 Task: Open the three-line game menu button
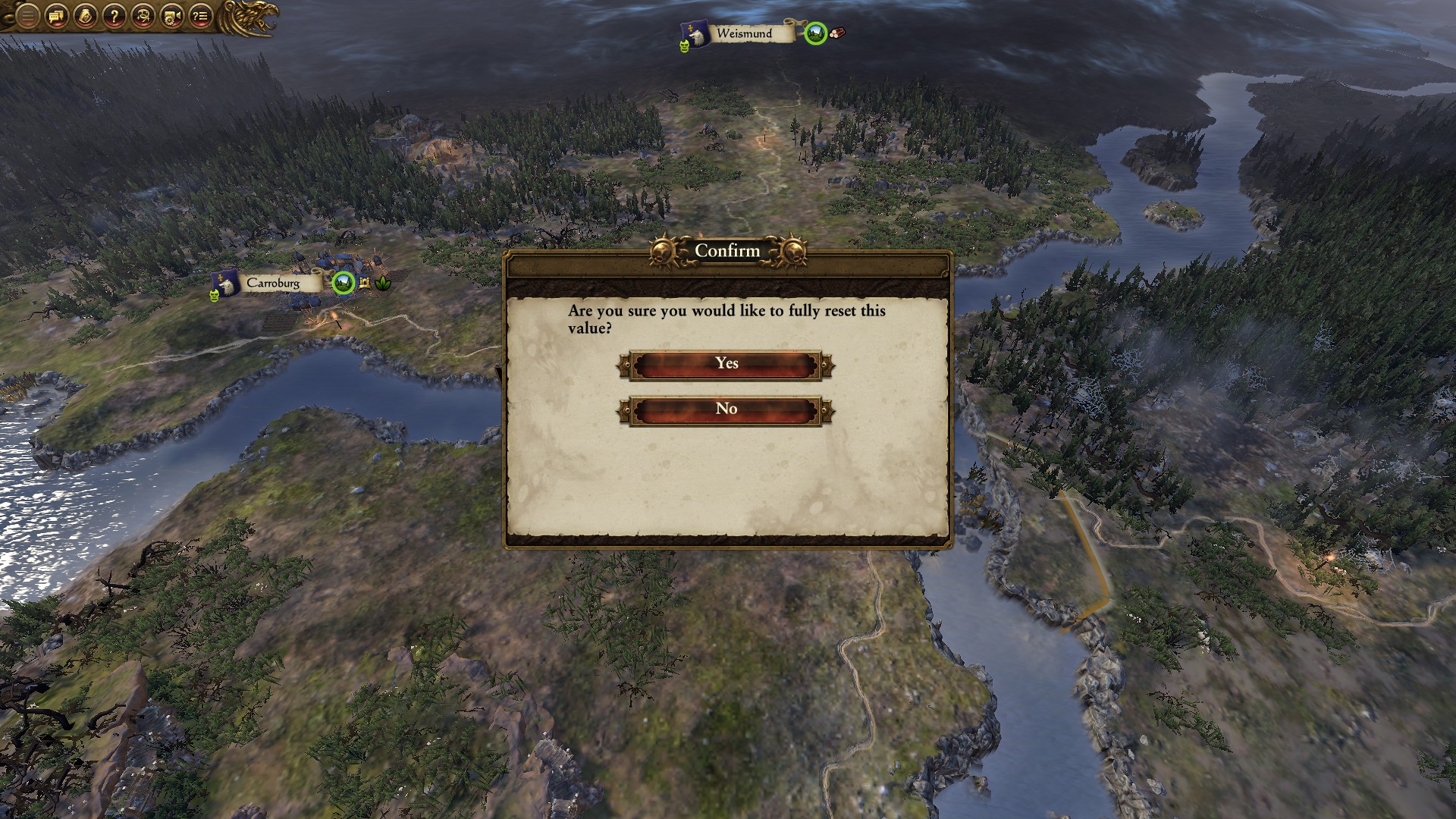(x=27, y=16)
